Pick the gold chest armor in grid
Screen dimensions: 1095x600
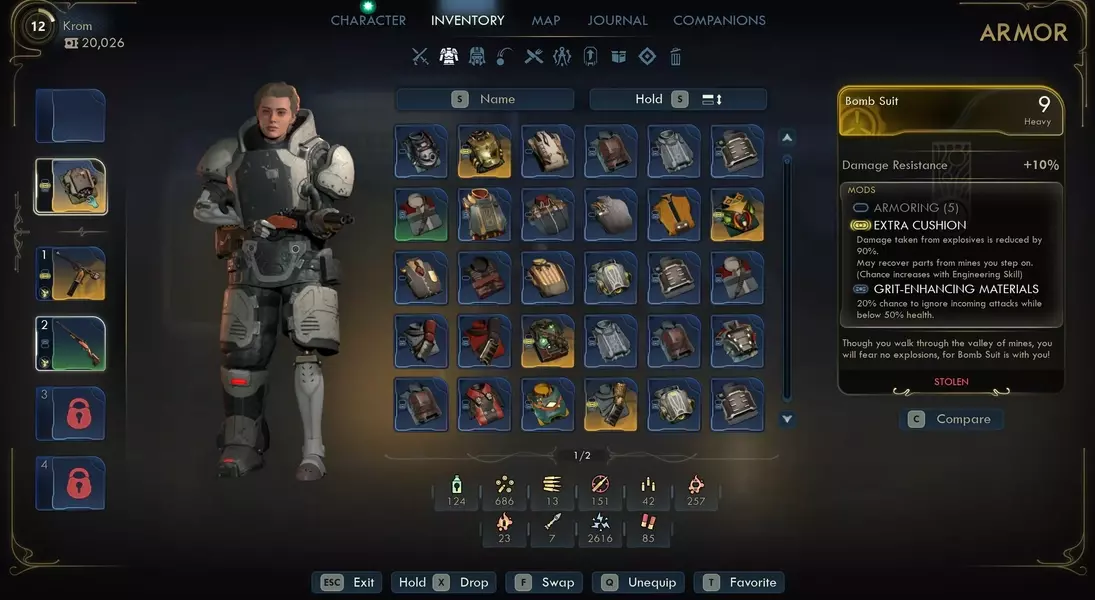coord(484,150)
